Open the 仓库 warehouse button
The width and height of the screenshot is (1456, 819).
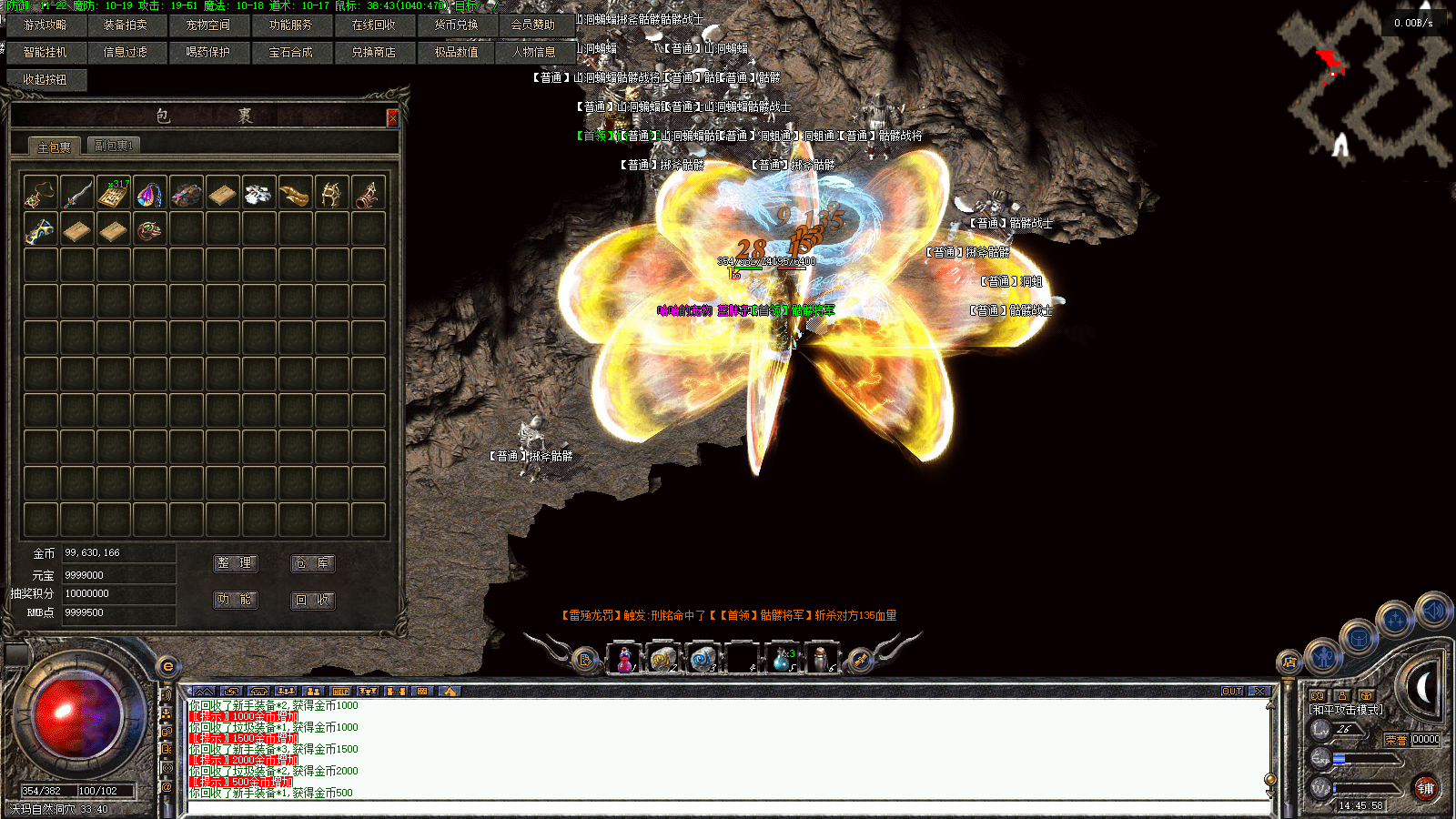[x=312, y=563]
